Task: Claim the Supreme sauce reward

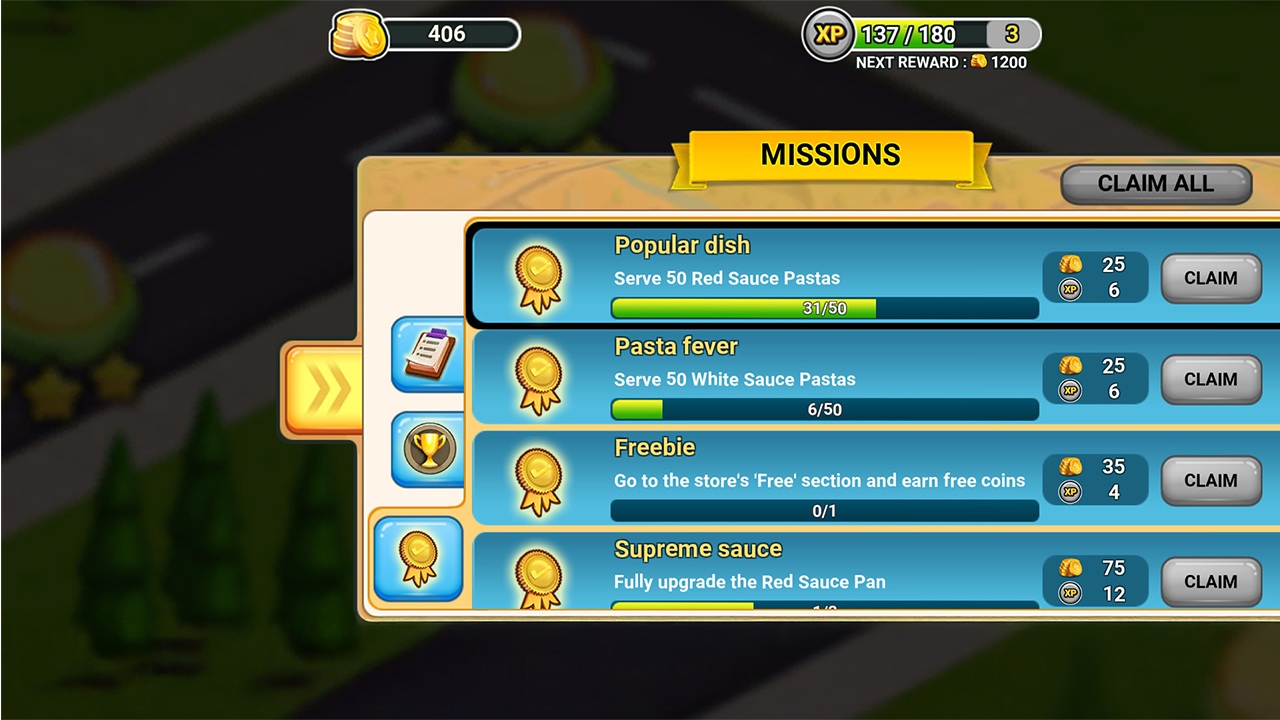Action: [1210, 581]
